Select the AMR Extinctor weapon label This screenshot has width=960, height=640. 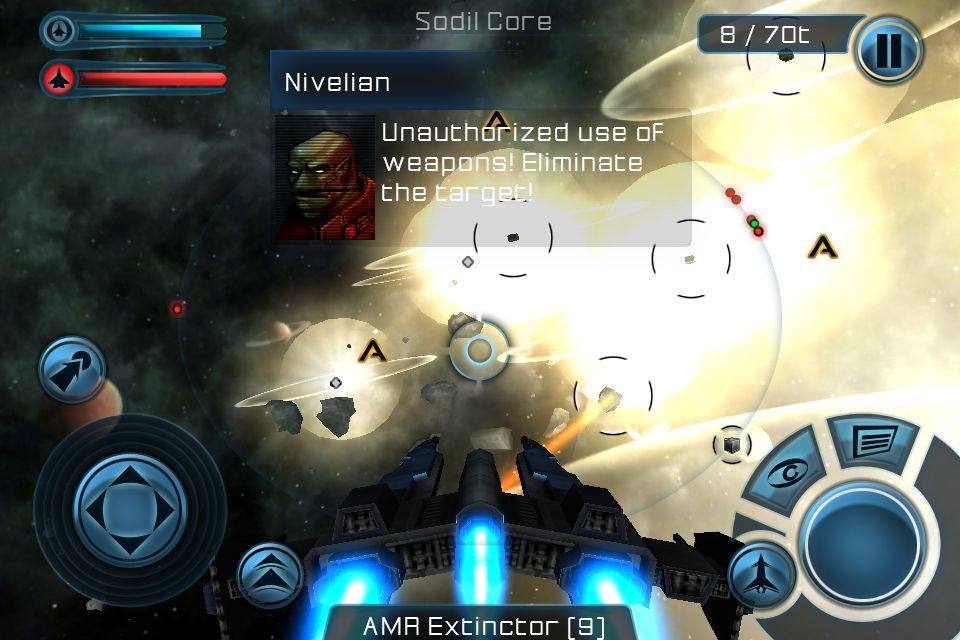coord(483,626)
